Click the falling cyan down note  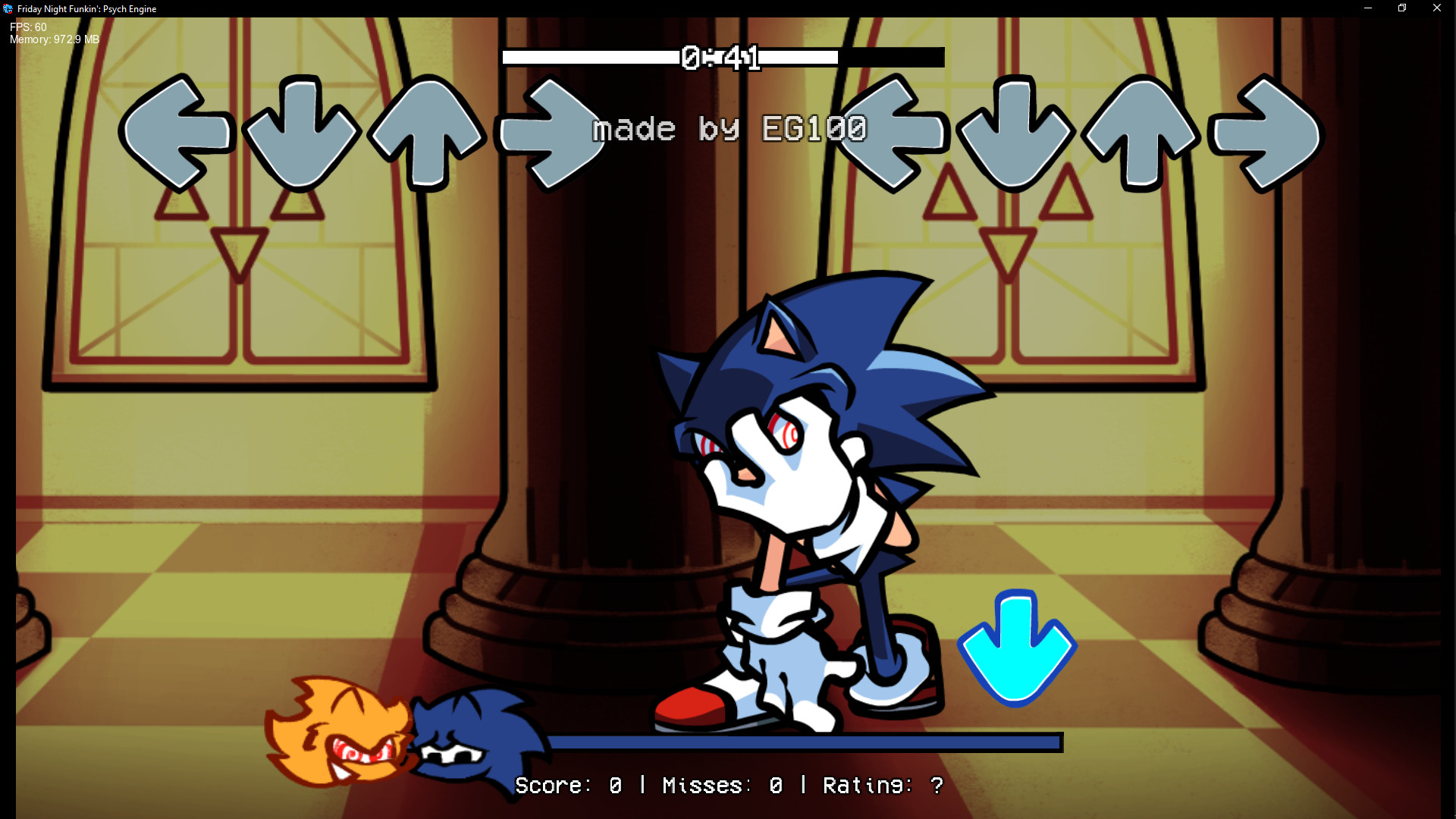1017,646
